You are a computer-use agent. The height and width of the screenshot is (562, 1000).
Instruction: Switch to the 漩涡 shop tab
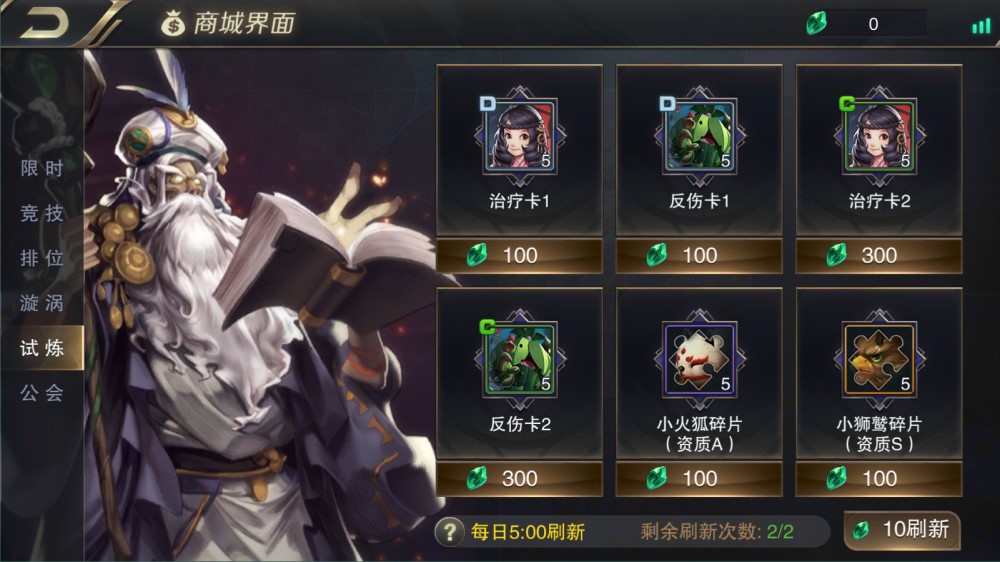[42, 303]
